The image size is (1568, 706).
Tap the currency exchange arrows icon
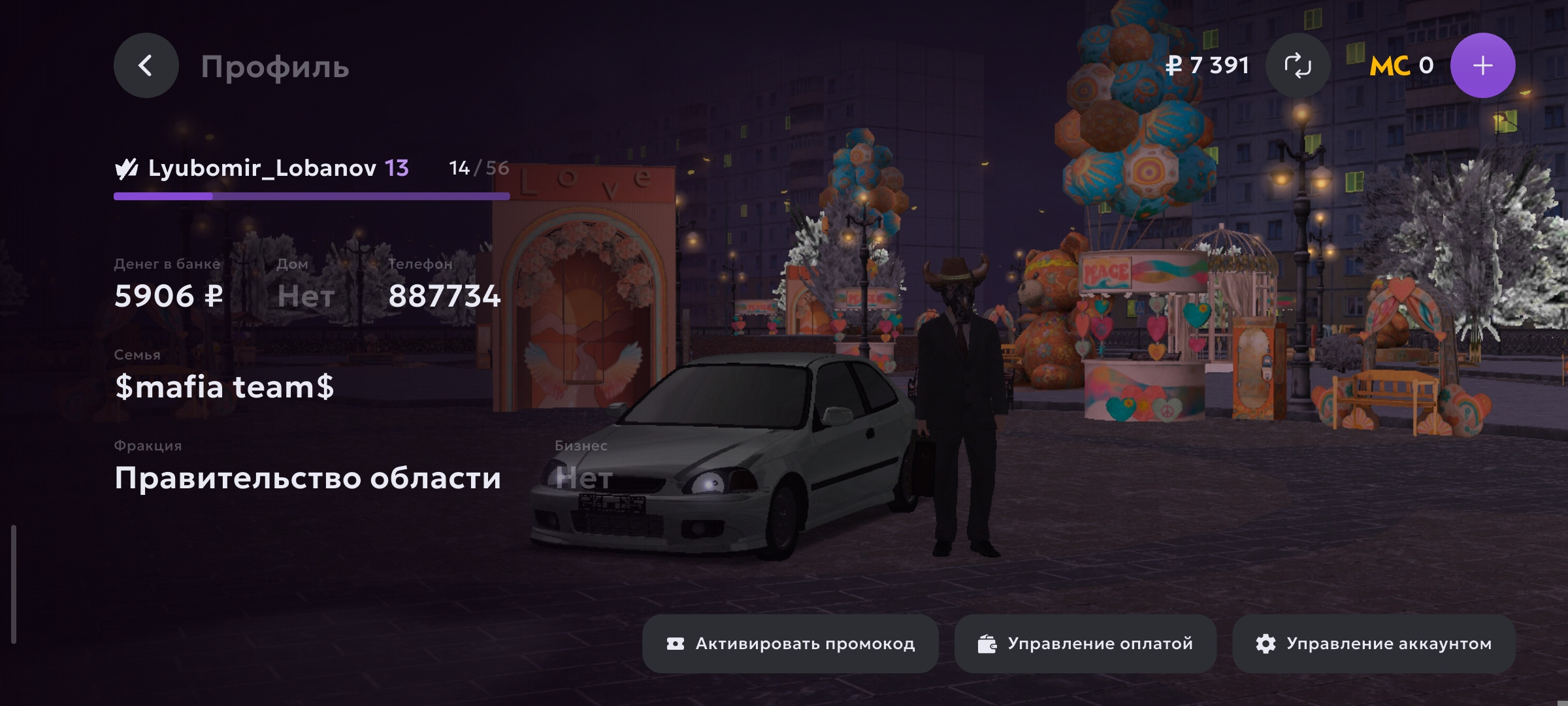(x=1298, y=65)
